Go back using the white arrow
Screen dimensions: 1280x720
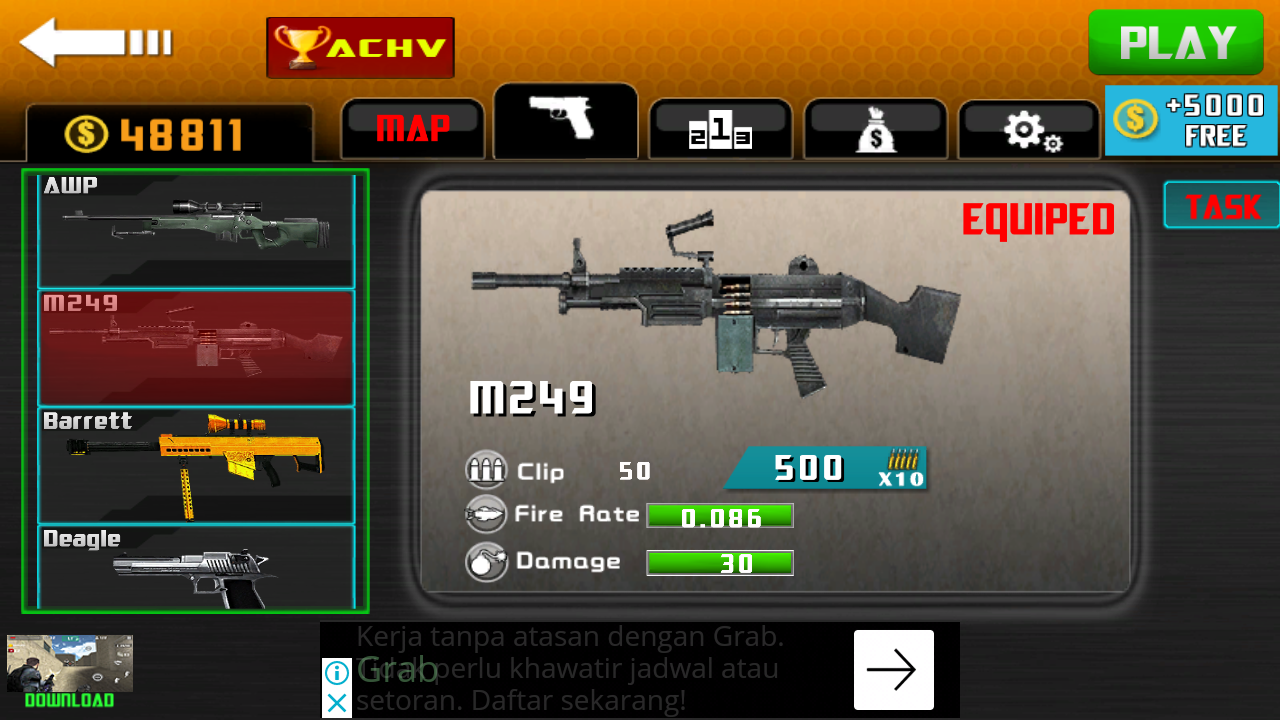pyautogui.click(x=95, y=42)
